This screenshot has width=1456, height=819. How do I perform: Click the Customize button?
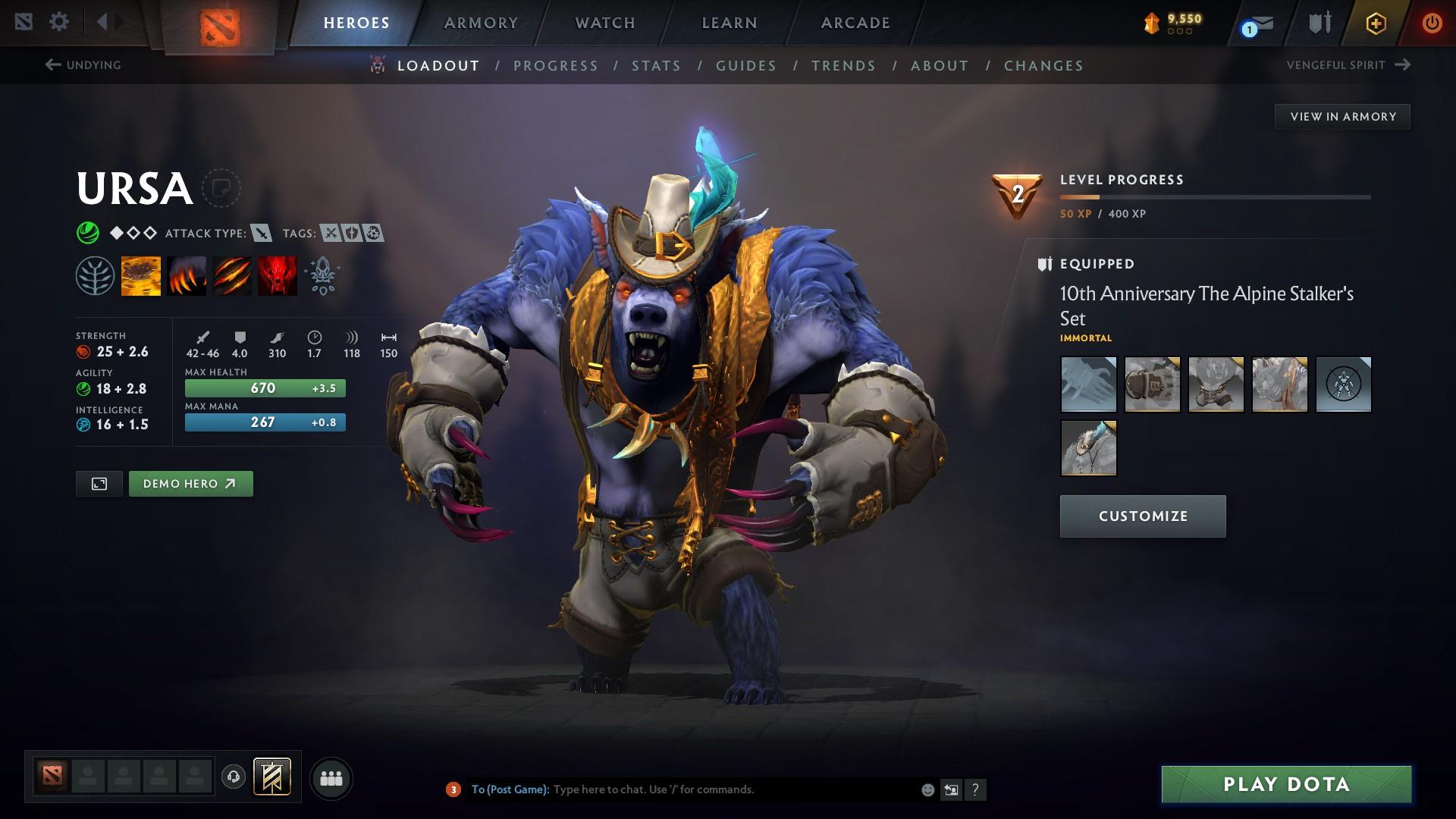[x=1142, y=516]
